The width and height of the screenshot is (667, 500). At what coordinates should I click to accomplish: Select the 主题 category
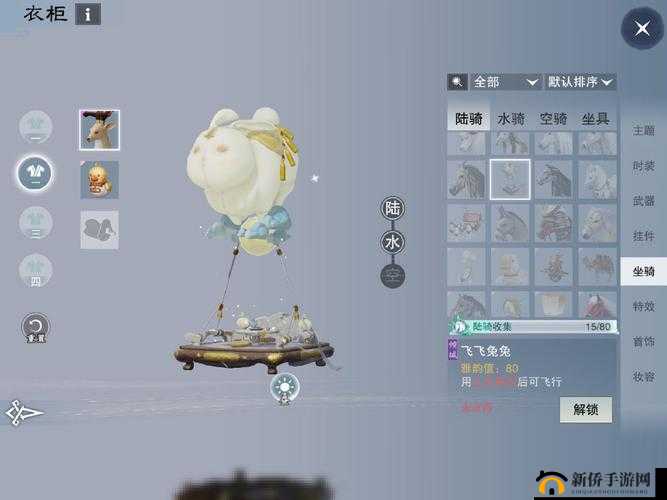tap(643, 131)
